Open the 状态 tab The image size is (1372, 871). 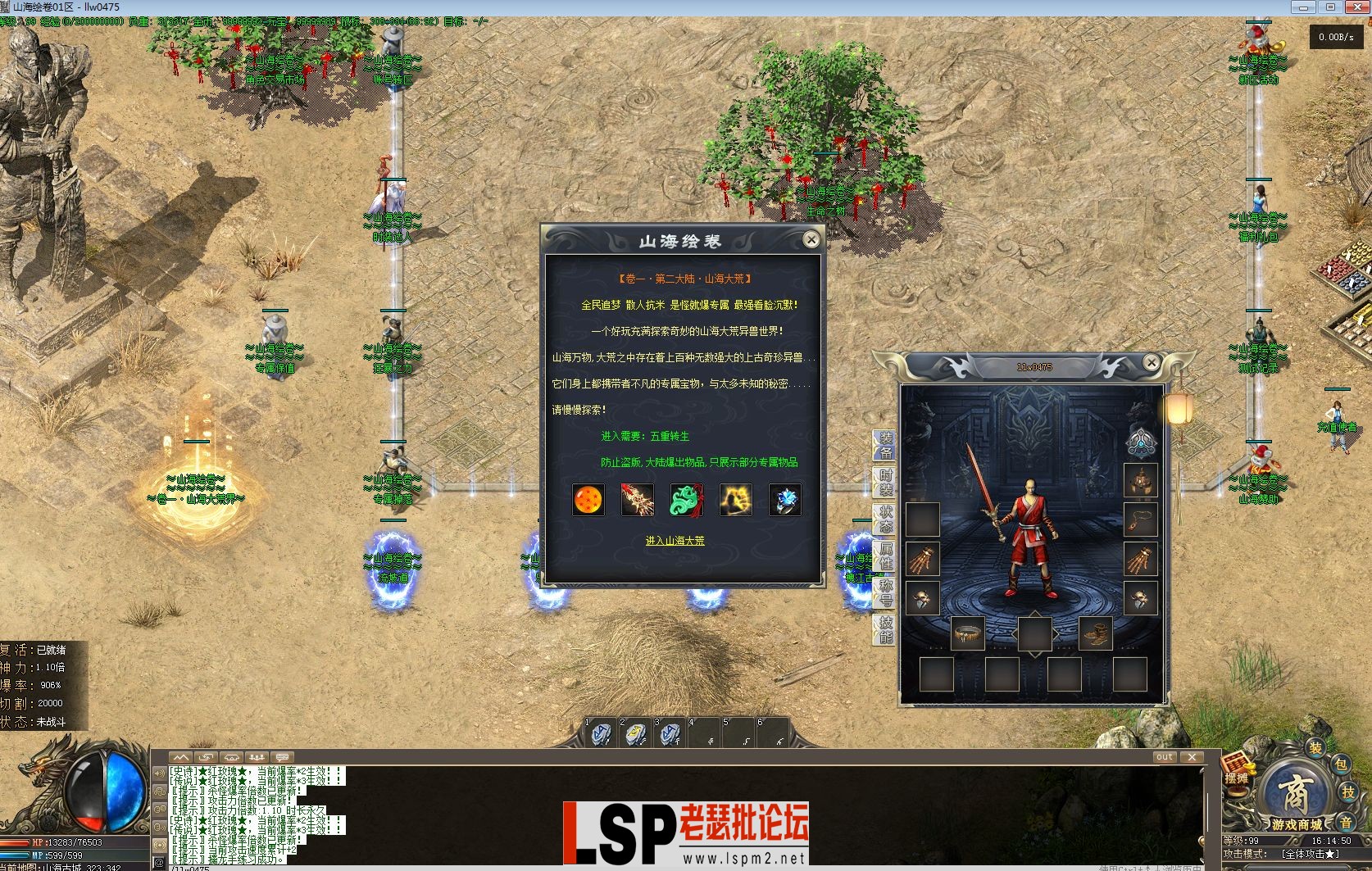(x=885, y=519)
